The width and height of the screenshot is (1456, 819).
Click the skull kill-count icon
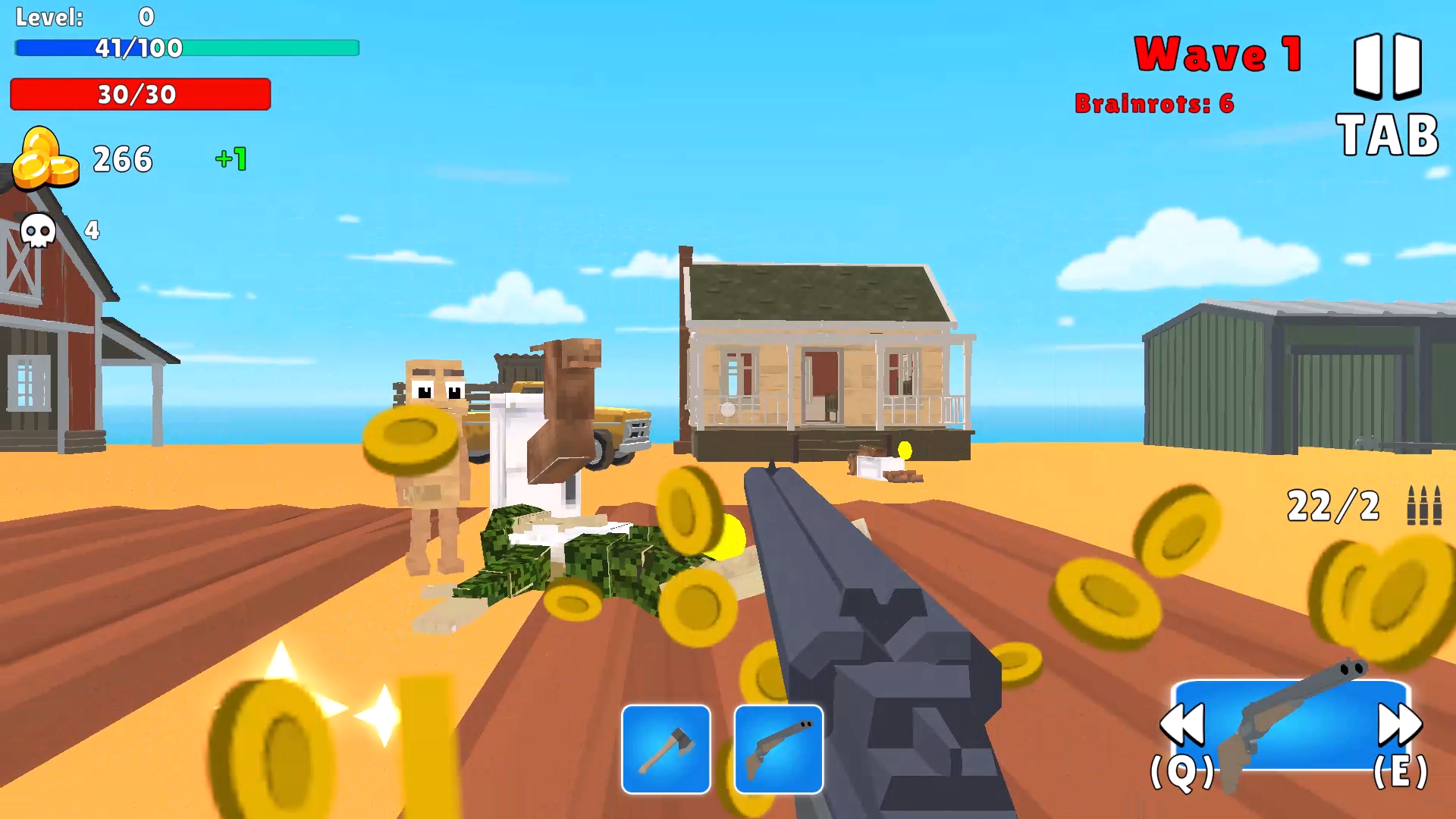(x=37, y=231)
